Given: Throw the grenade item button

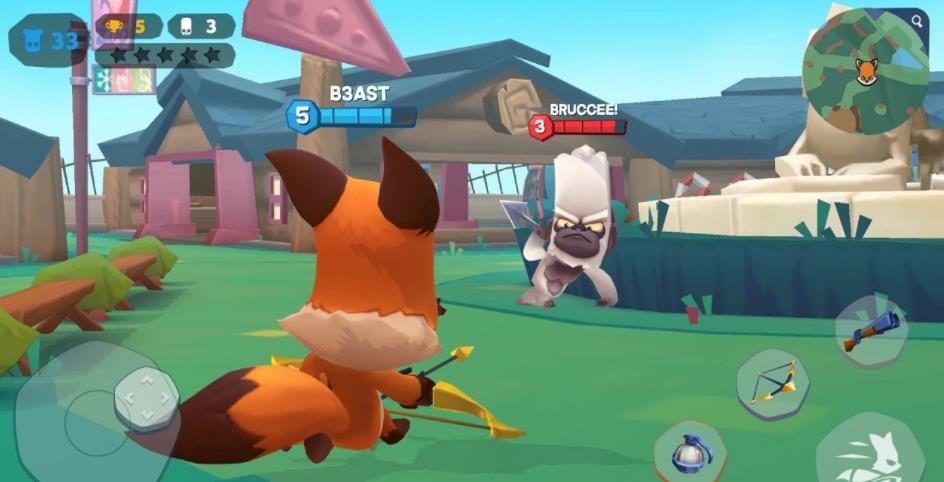Looking at the screenshot, I should click(x=690, y=454).
